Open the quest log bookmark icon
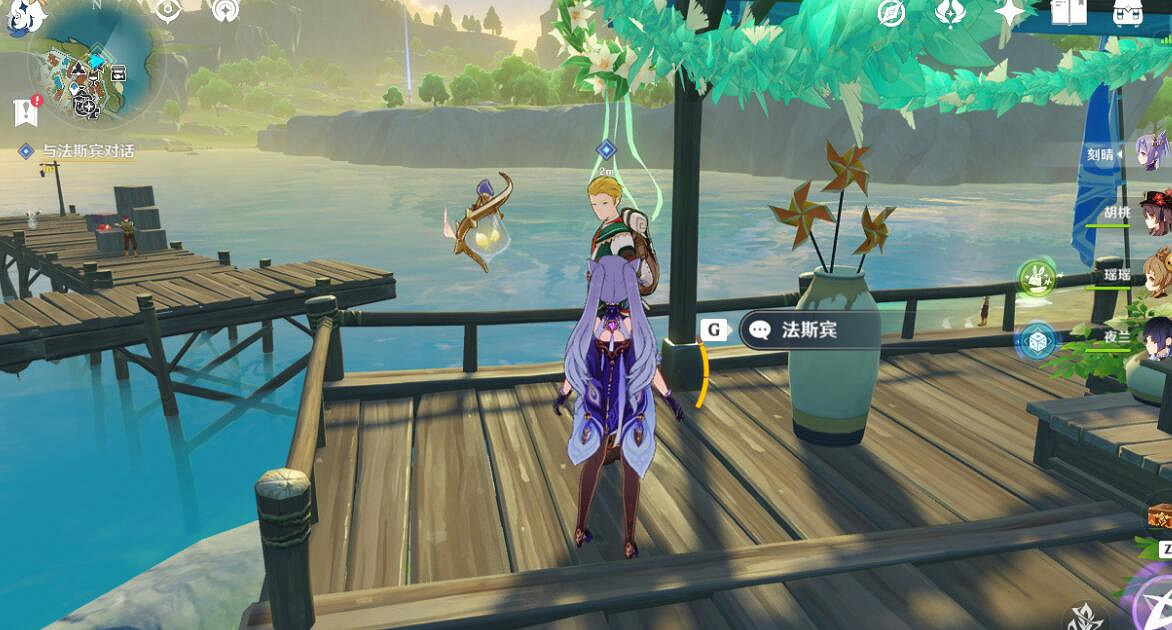 tap(26, 111)
